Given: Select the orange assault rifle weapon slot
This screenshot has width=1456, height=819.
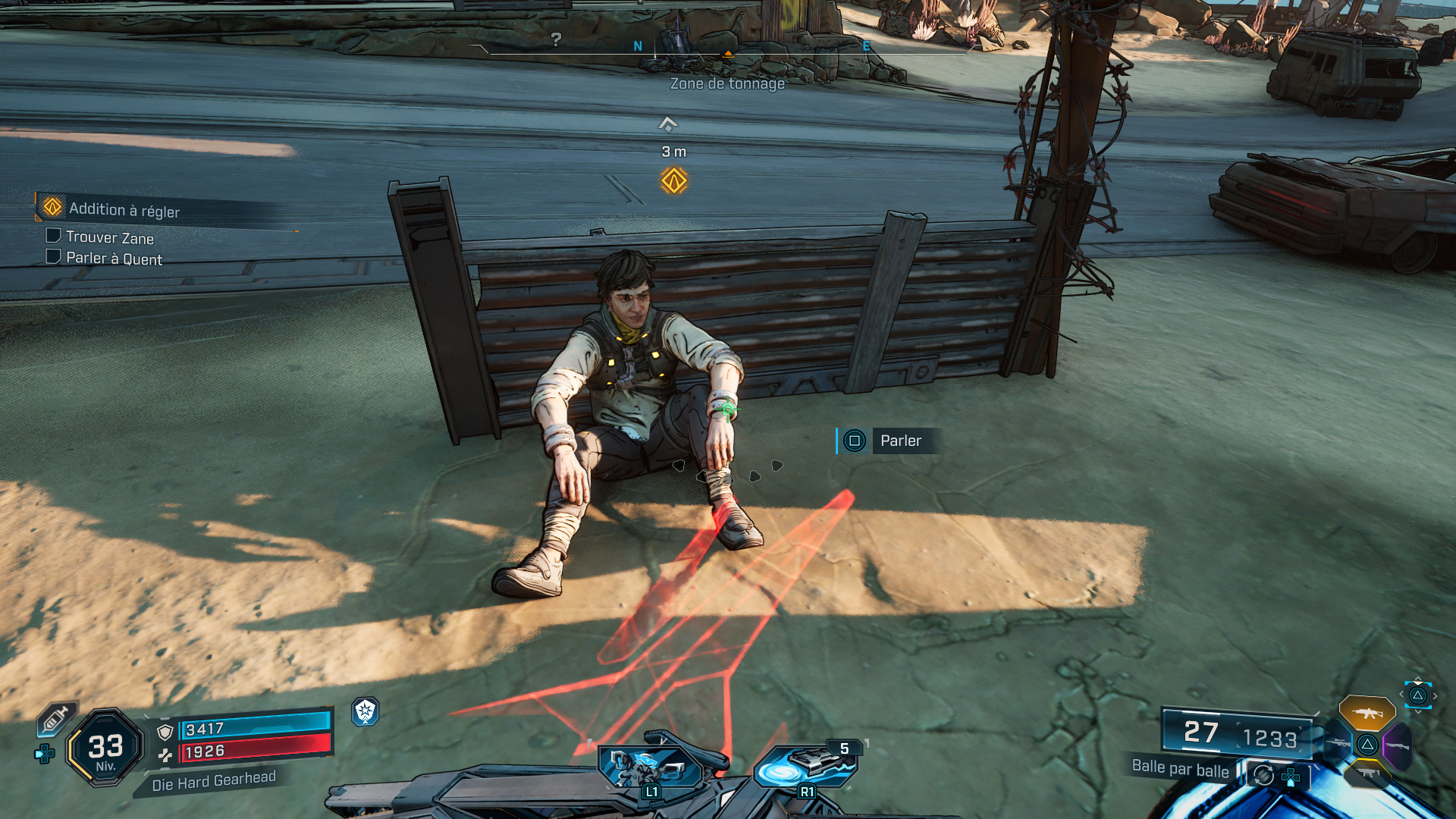Looking at the screenshot, I should coord(1367,713).
